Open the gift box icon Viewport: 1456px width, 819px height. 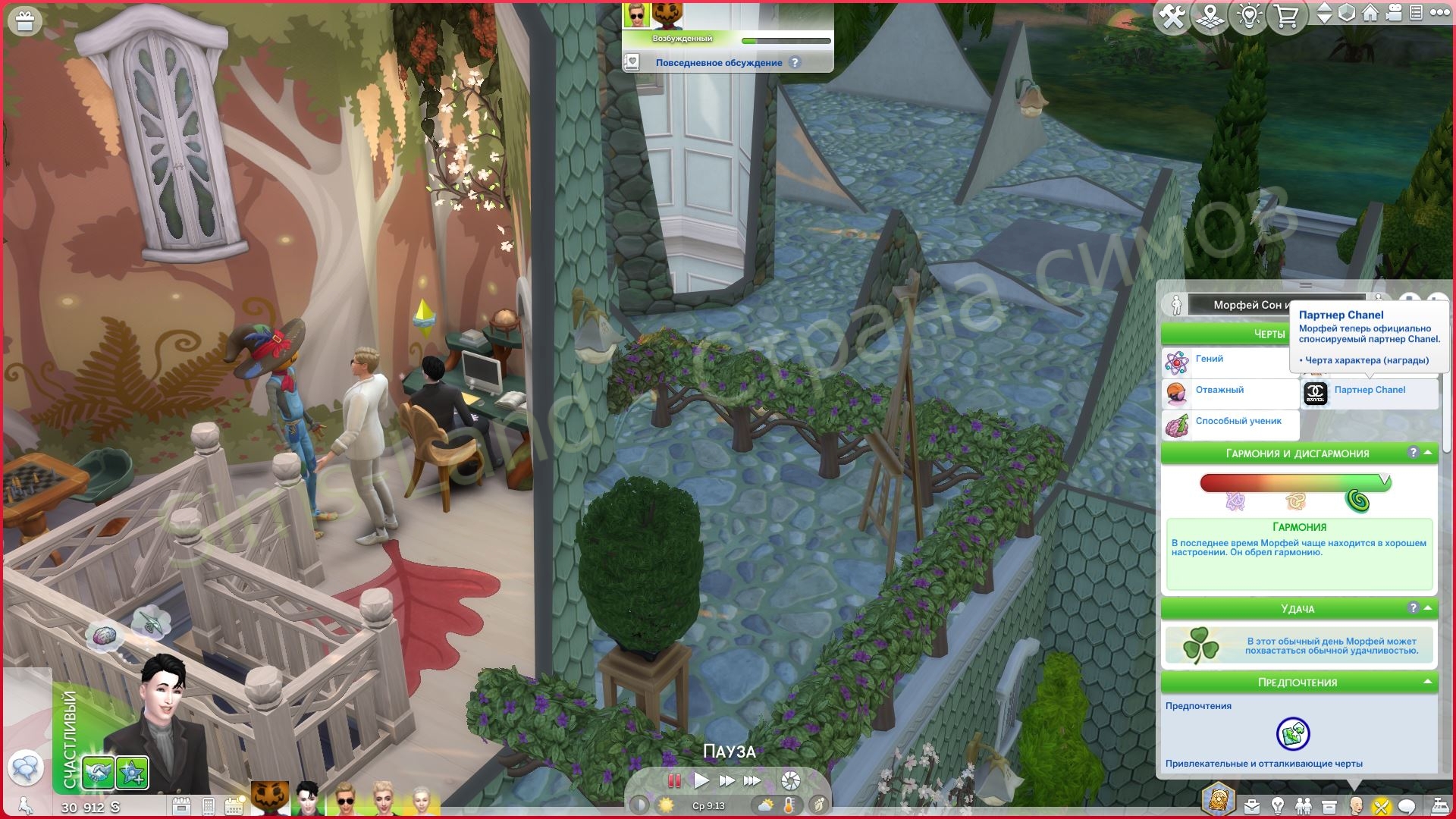[x=24, y=21]
